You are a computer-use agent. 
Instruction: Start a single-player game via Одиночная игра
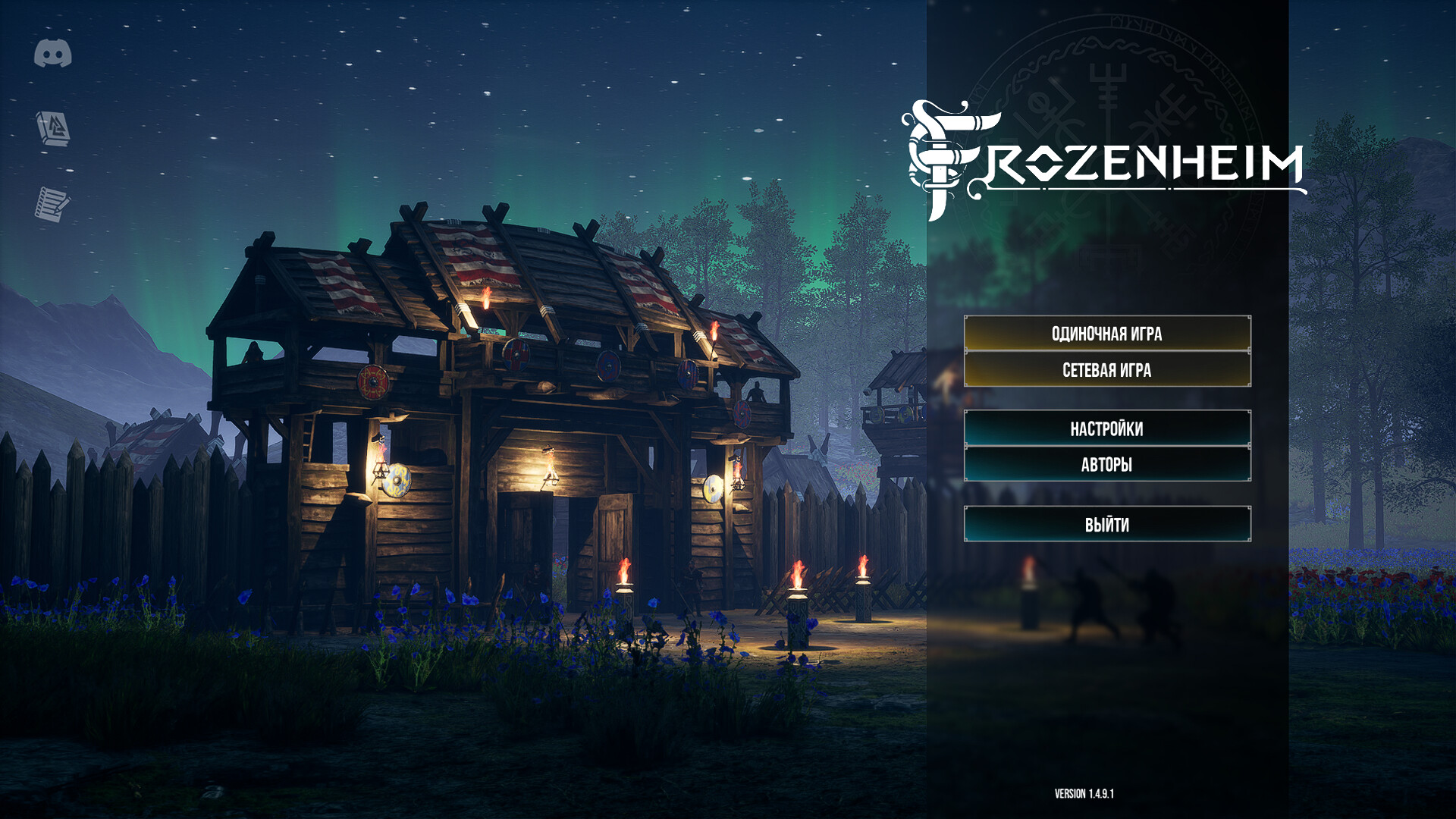(x=1106, y=334)
